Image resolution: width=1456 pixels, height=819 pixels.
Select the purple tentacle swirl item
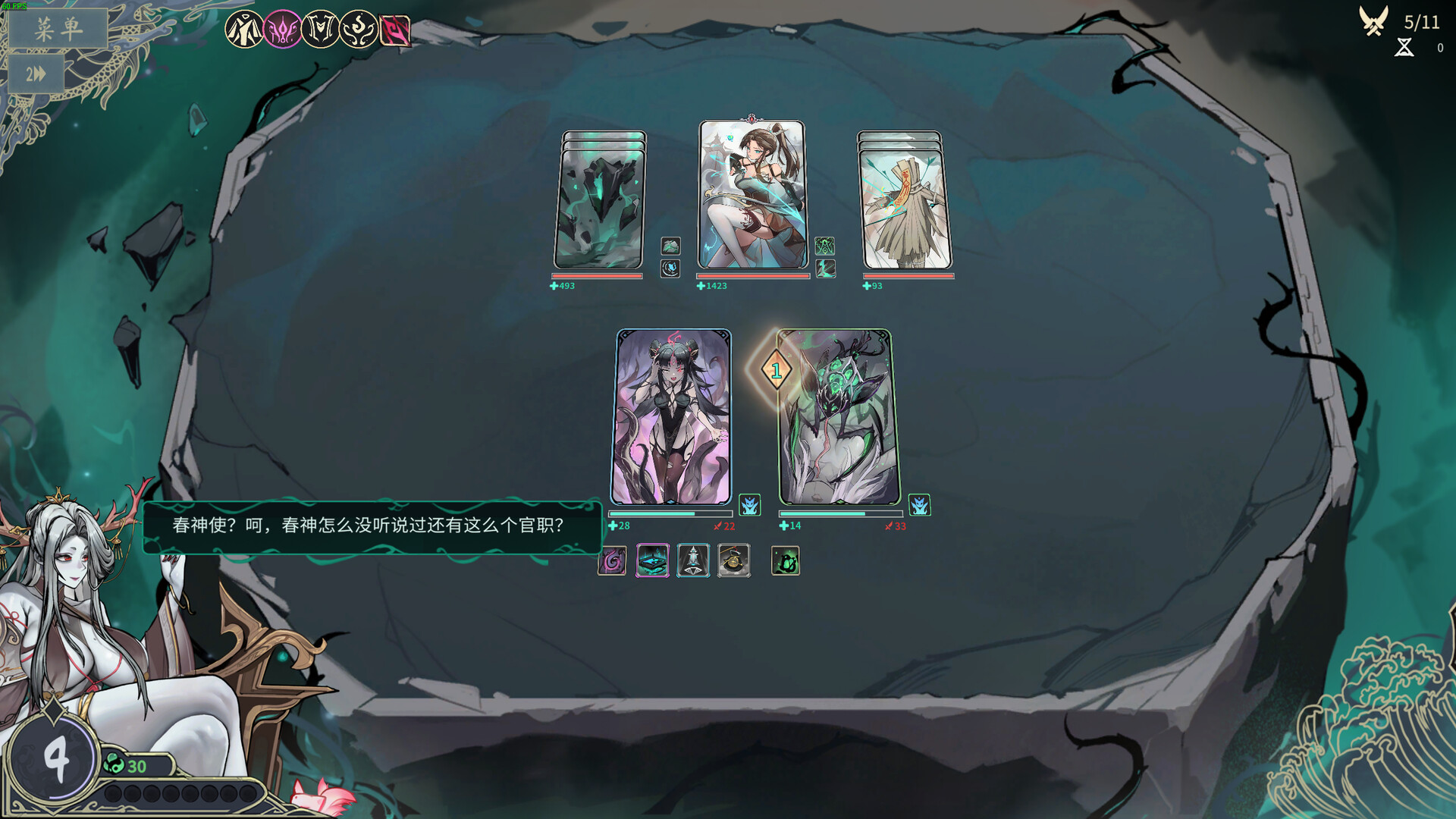(x=613, y=562)
